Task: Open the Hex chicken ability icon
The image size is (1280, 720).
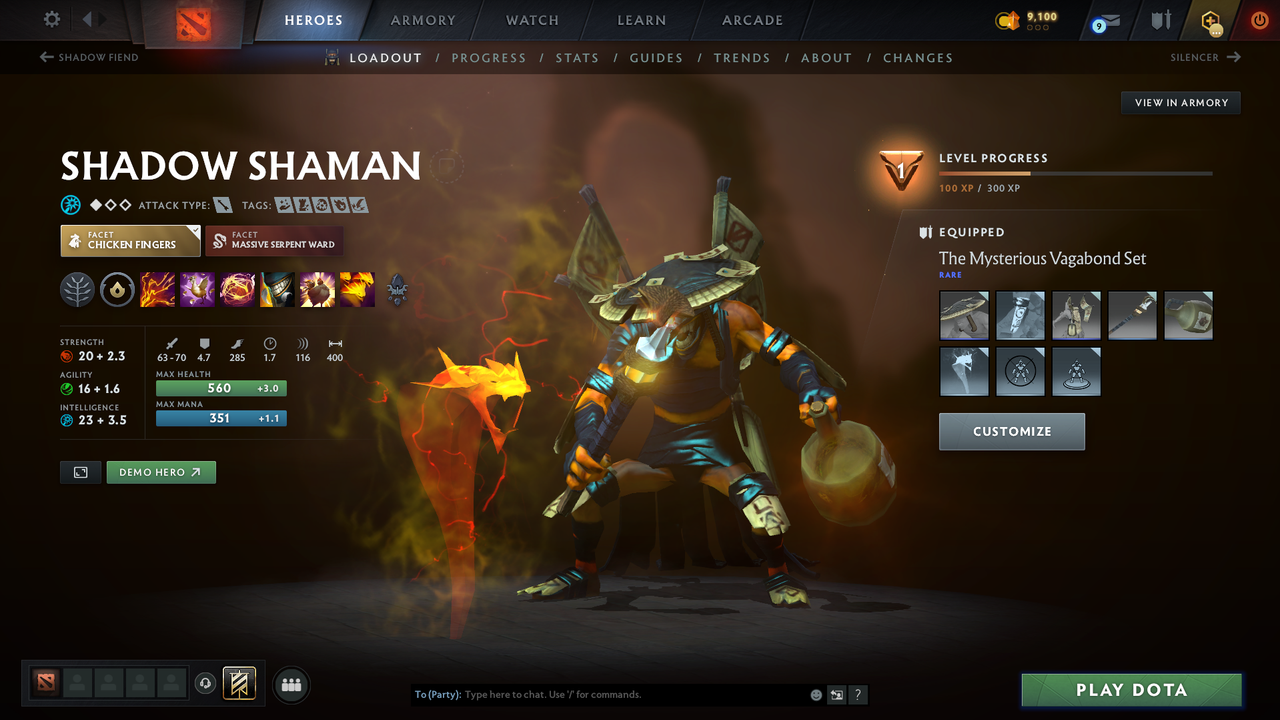Action: pyautogui.click(x=197, y=290)
